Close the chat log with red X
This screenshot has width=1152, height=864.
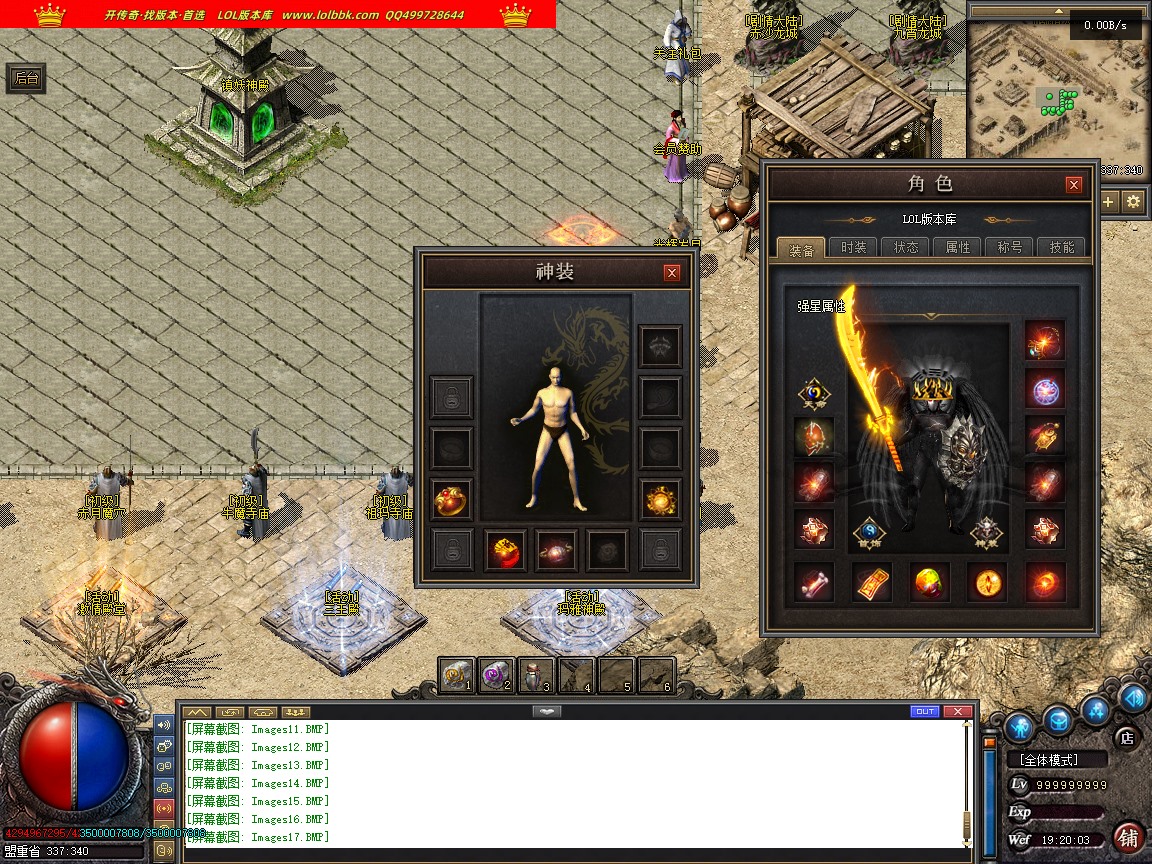[958, 712]
